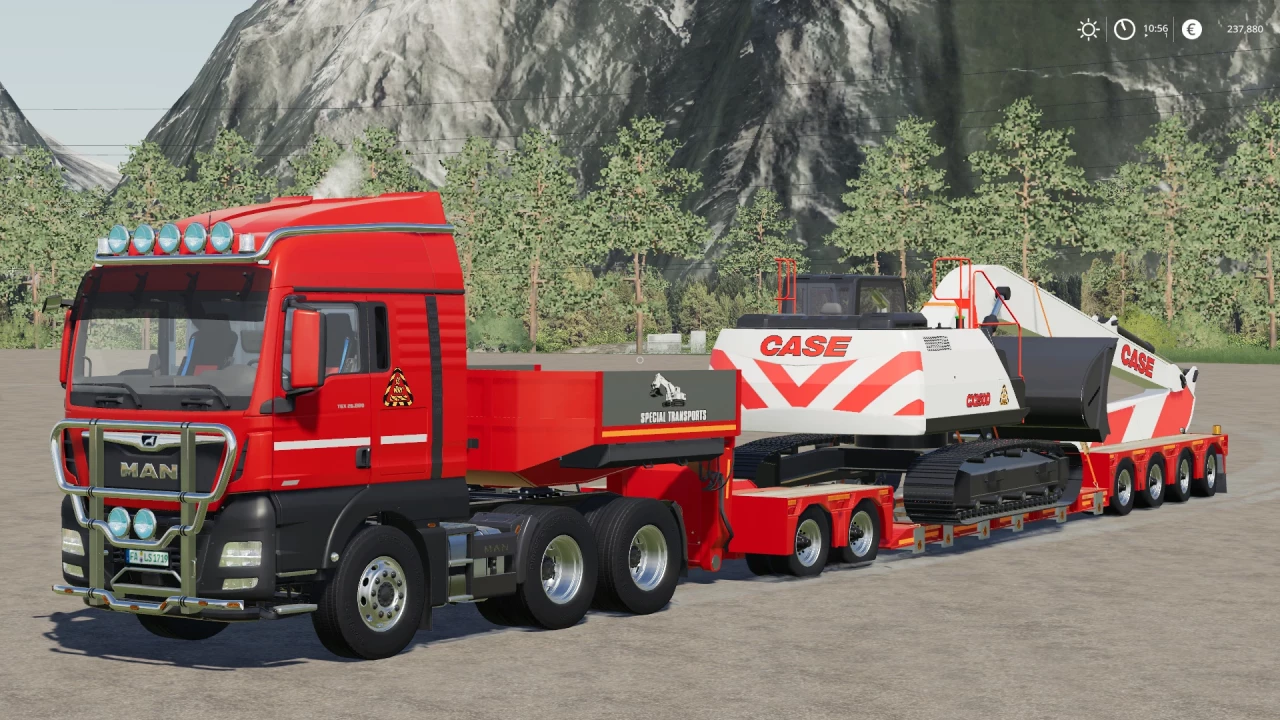Click the weather sun icon in the HUD
Image resolution: width=1280 pixels, height=720 pixels.
coord(1088,28)
